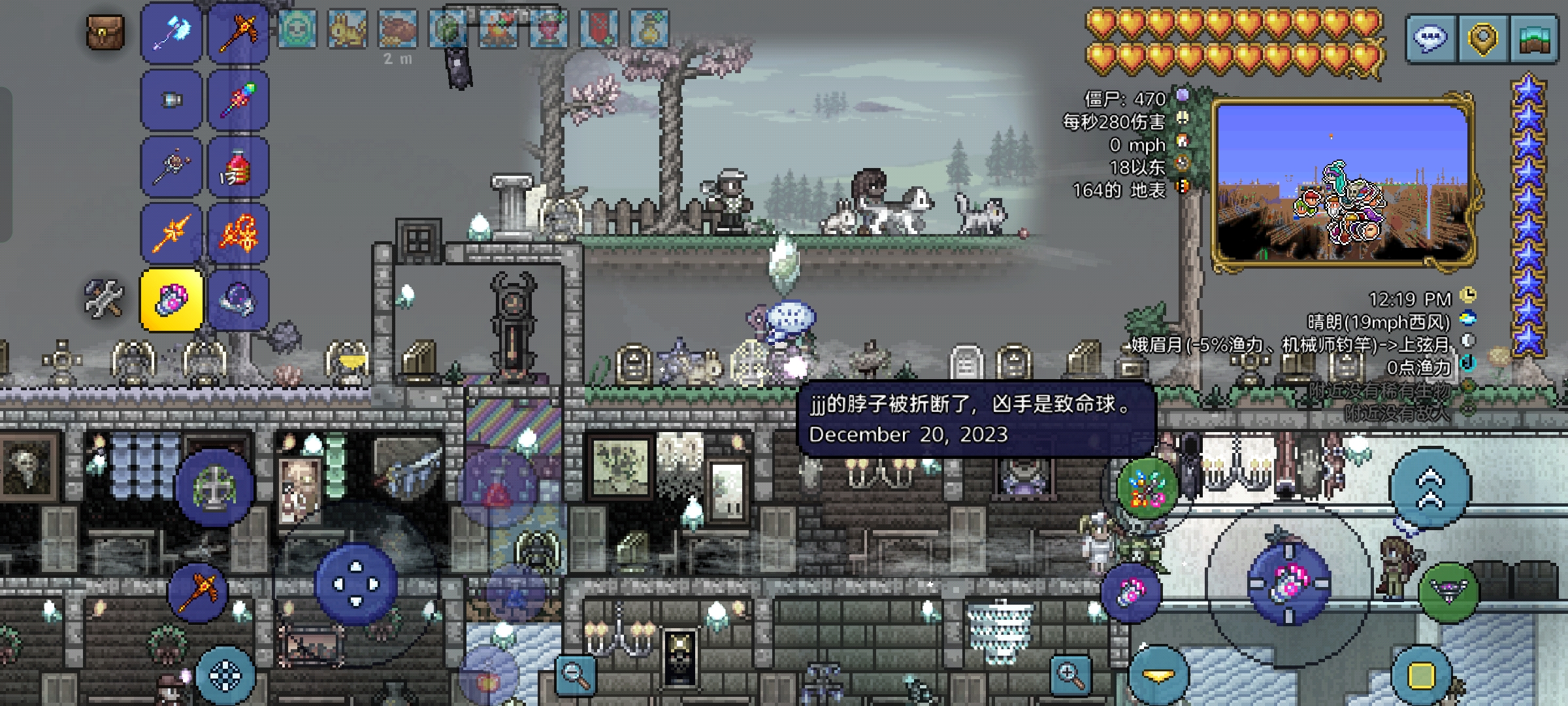Screen dimensions: 1568x706
Task: Select the red potion stack of 13
Action: pyautogui.click(x=238, y=167)
